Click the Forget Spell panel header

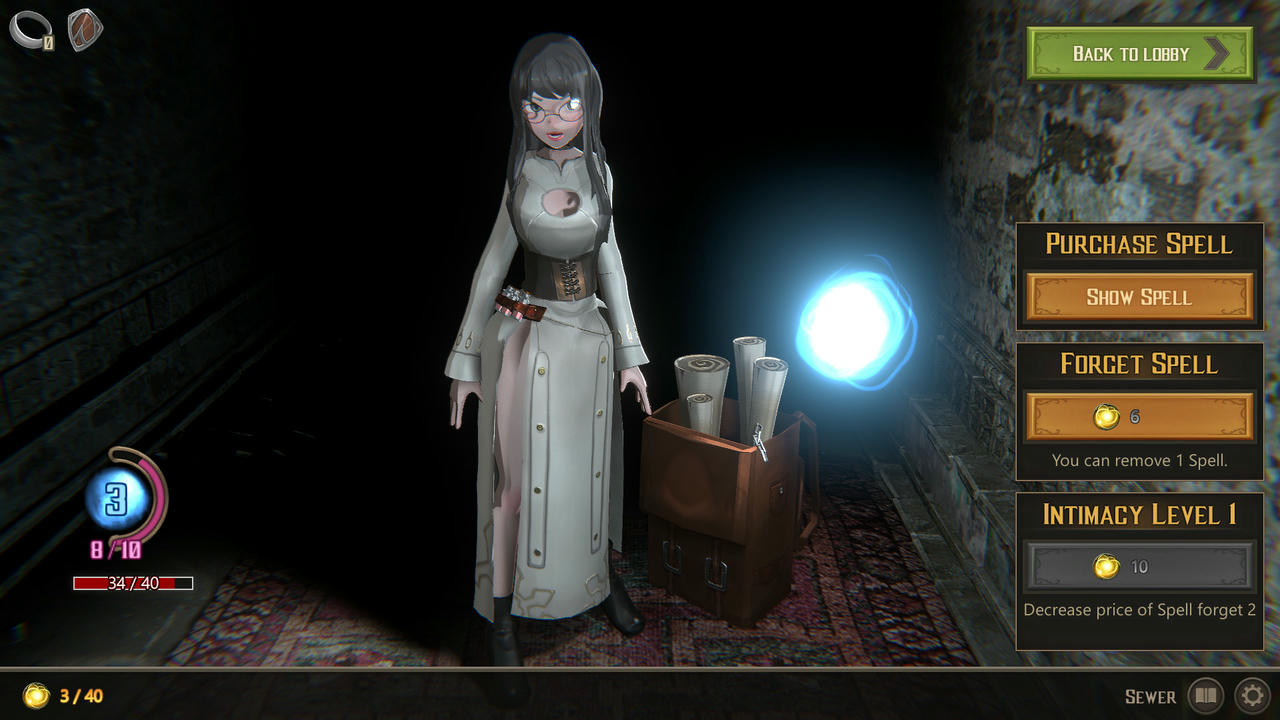[1139, 365]
